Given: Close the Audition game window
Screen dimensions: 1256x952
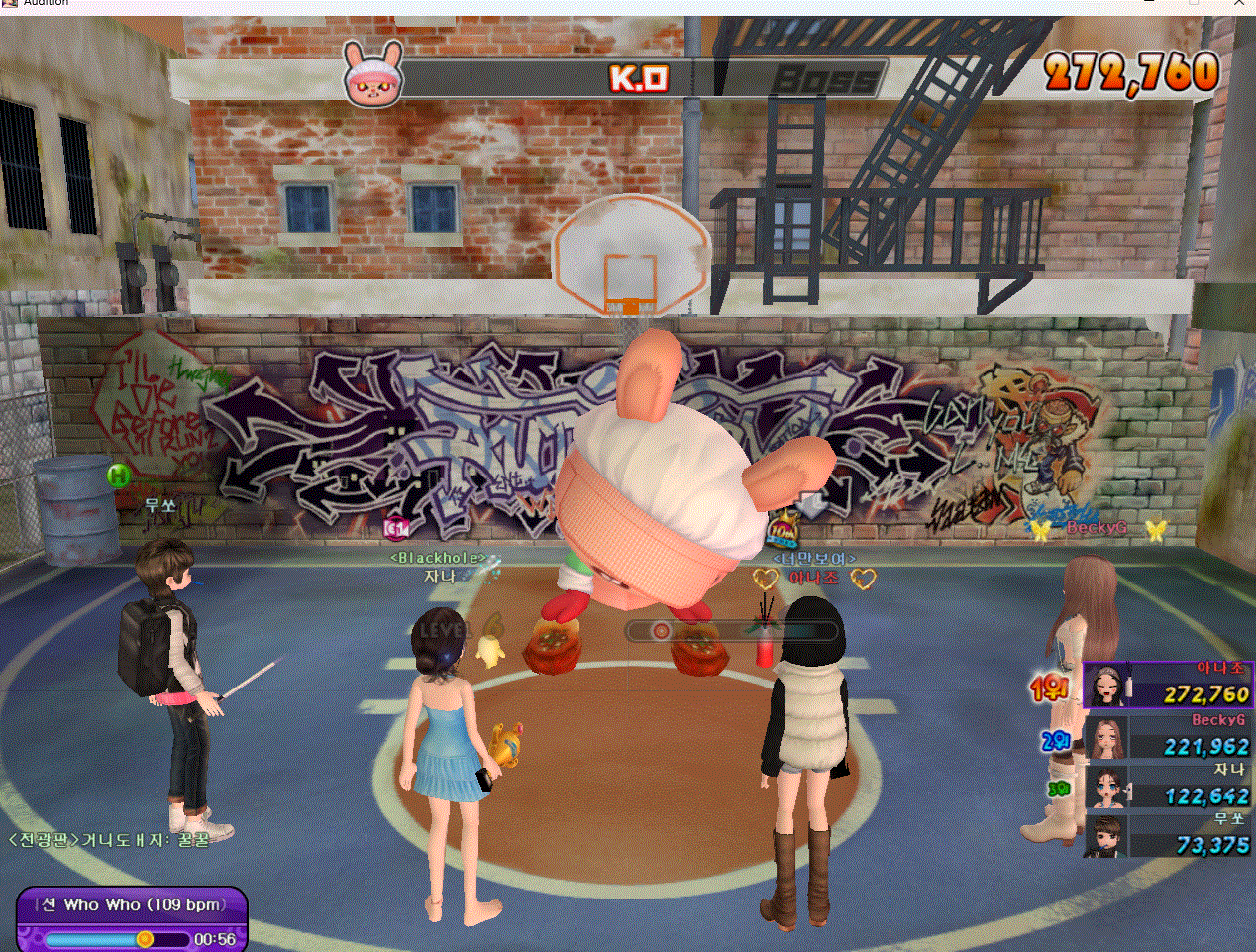Looking at the screenshot, I should (x=1240, y=4).
